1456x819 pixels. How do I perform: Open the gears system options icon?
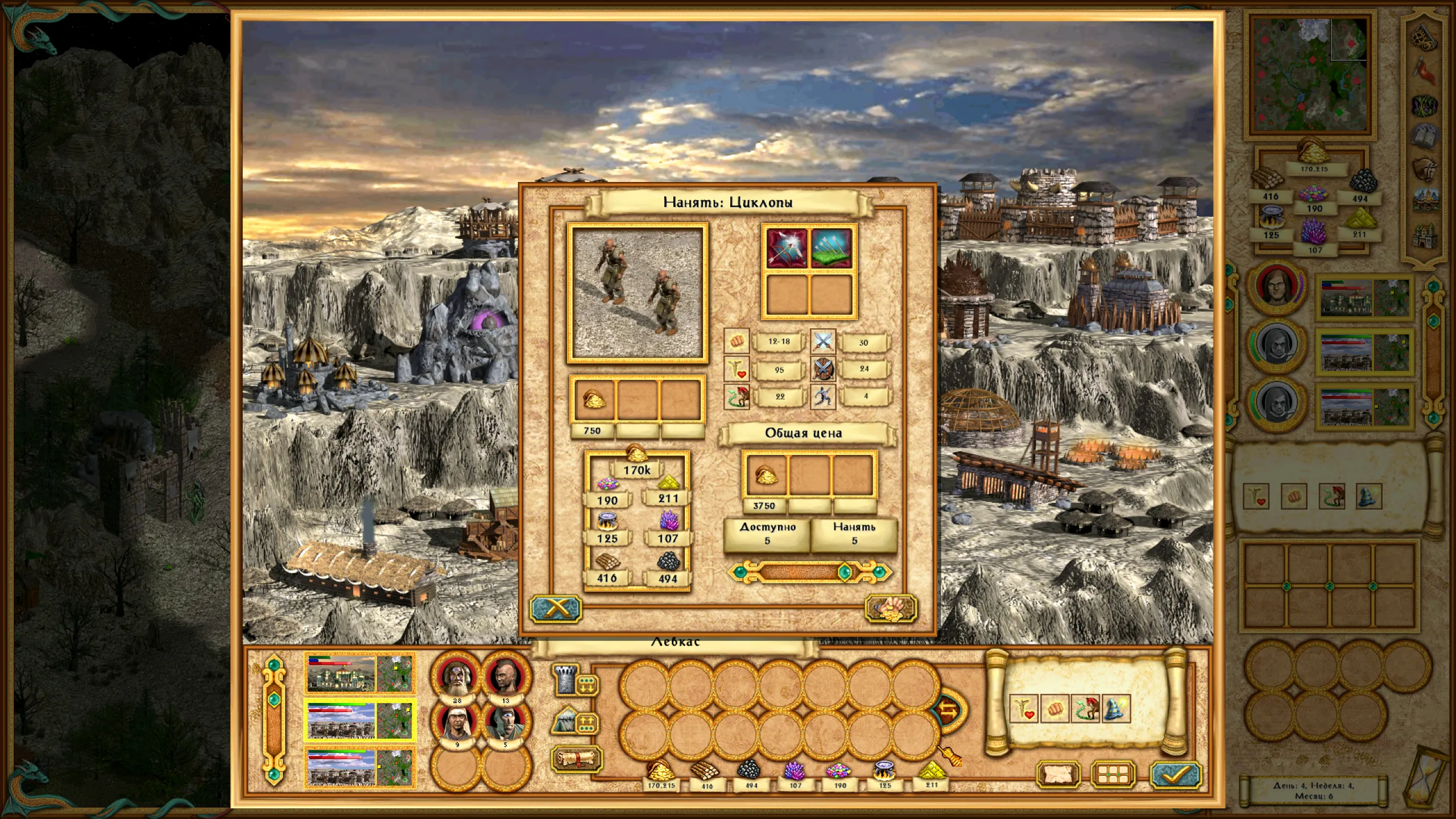point(1424,37)
